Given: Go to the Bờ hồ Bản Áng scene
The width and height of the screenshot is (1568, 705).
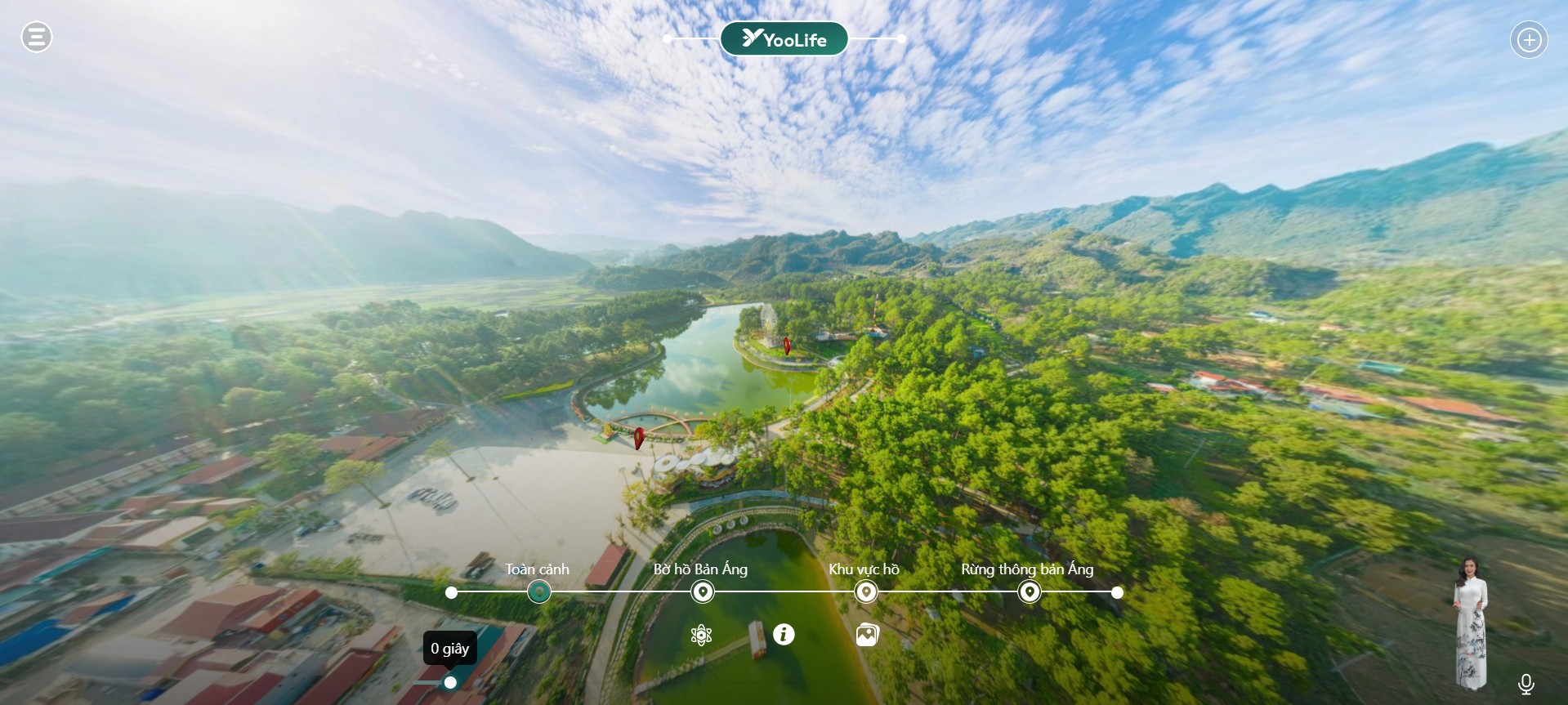Looking at the screenshot, I should tap(702, 591).
